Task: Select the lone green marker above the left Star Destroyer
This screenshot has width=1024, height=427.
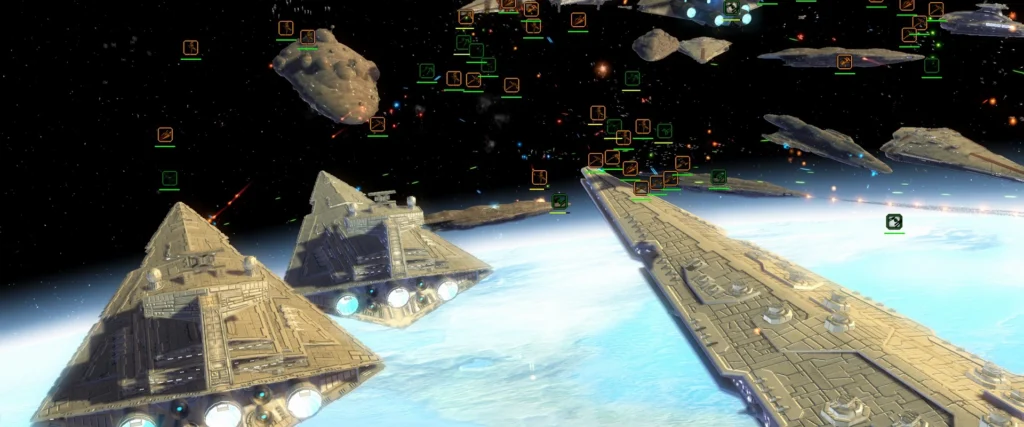Action: 170,179
